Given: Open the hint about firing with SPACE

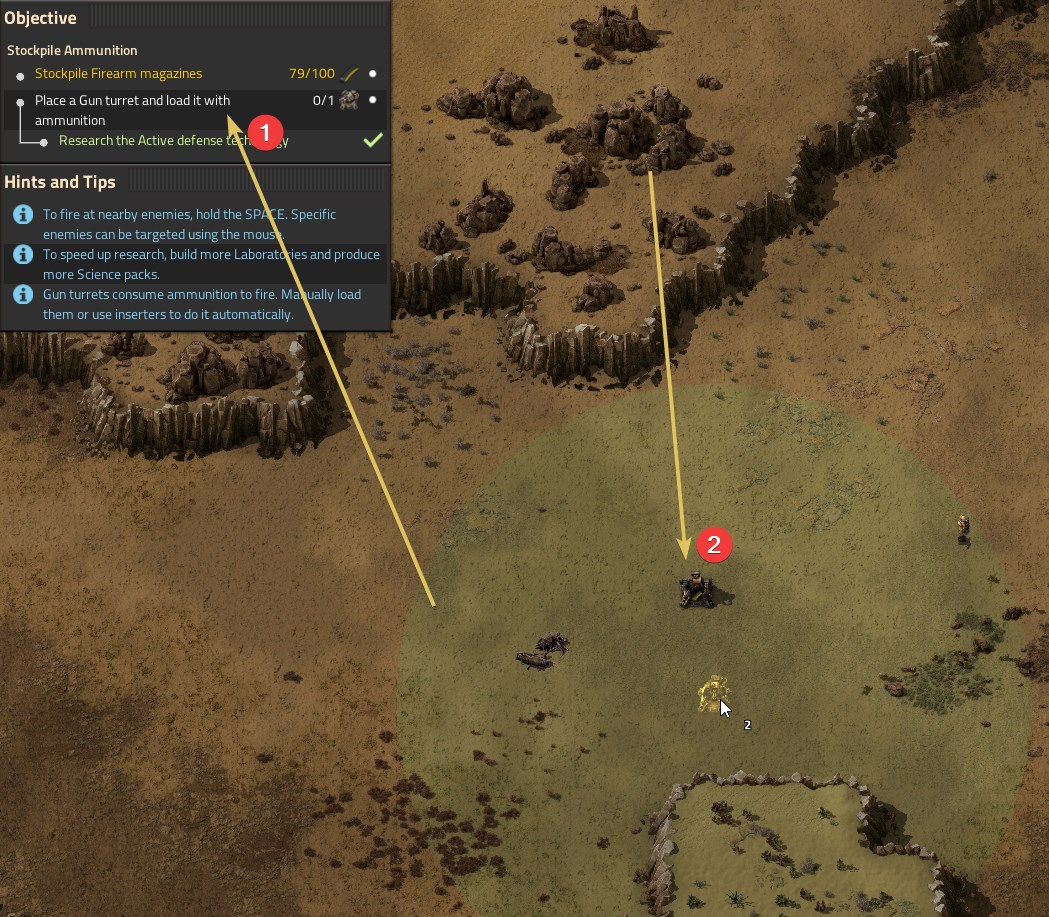Looking at the screenshot, I should click(x=189, y=224).
